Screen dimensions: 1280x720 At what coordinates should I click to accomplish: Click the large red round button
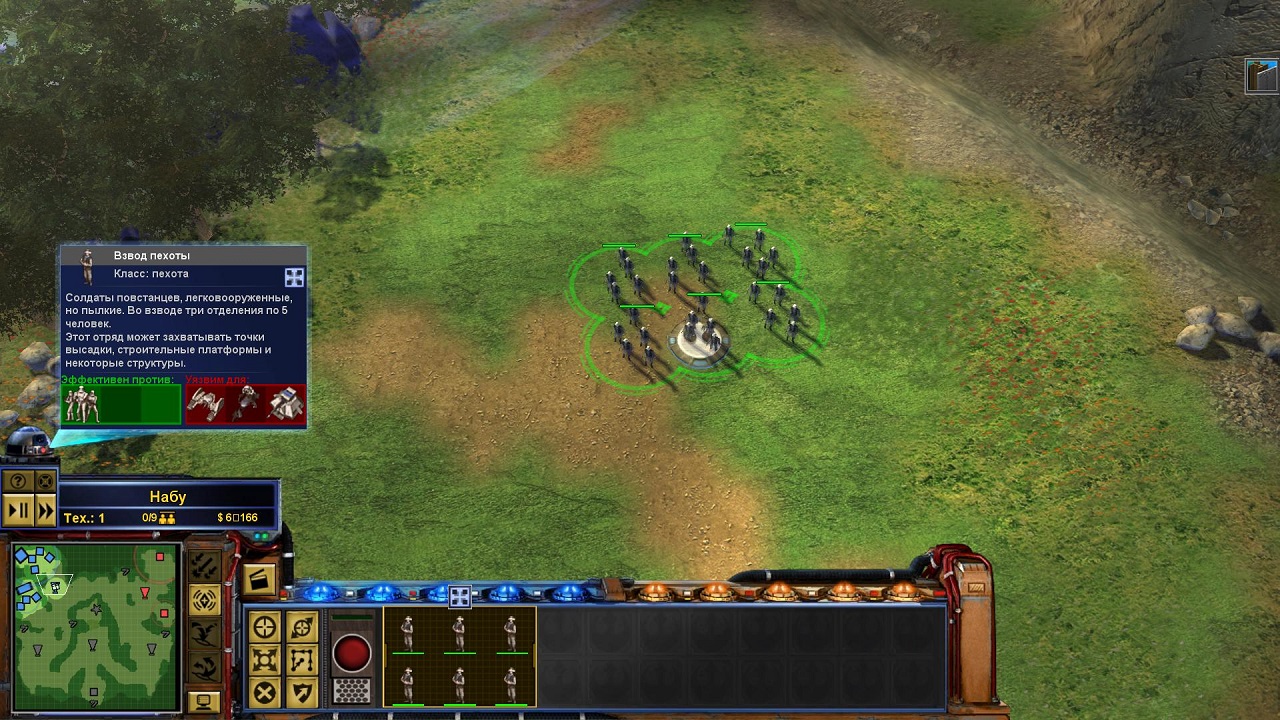tap(351, 653)
